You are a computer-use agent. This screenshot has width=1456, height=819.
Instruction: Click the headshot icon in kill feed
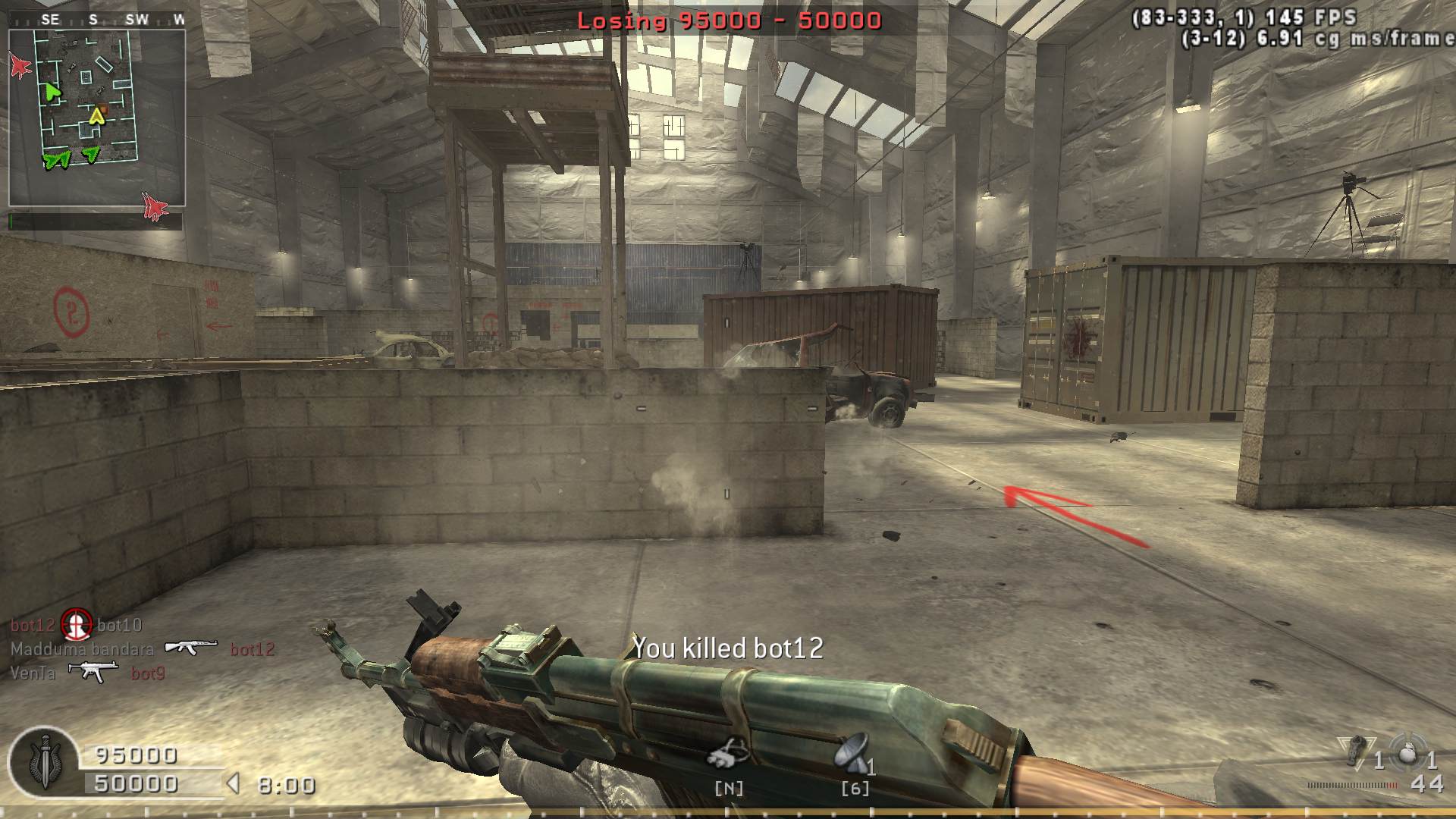[x=76, y=624]
